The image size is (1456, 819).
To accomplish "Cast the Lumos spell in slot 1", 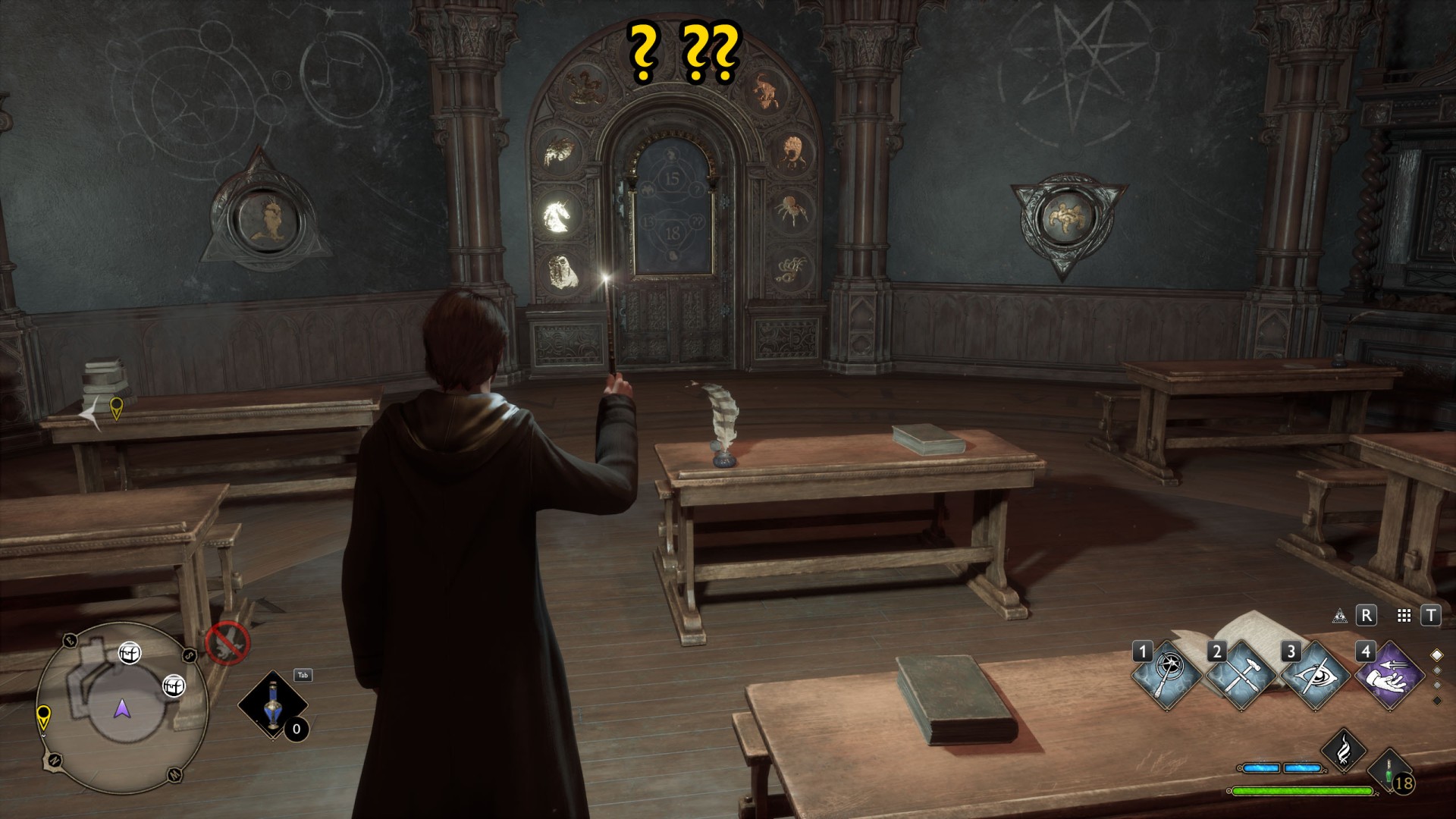I will (1168, 674).
